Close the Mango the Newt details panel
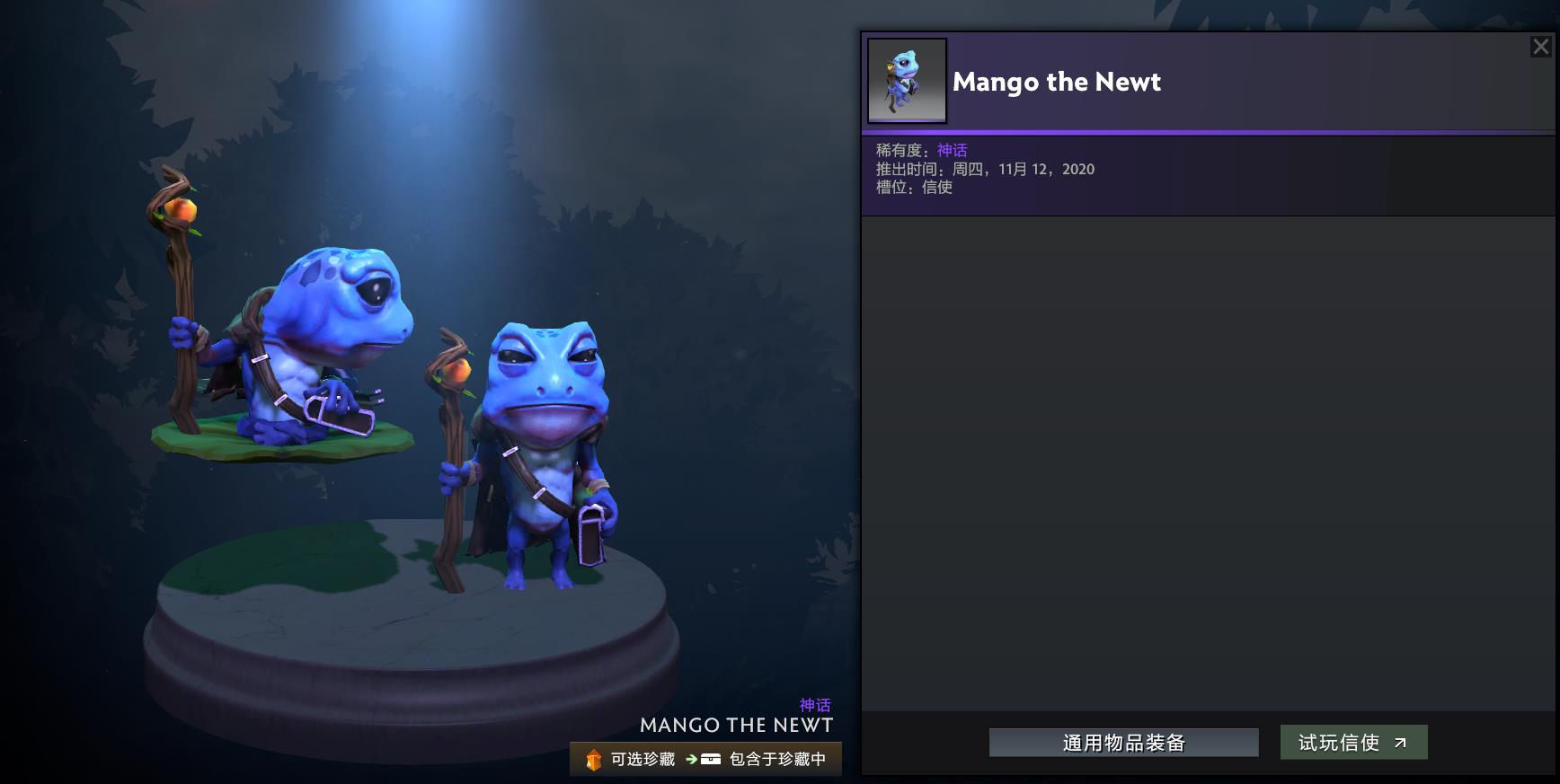 coord(1540,46)
